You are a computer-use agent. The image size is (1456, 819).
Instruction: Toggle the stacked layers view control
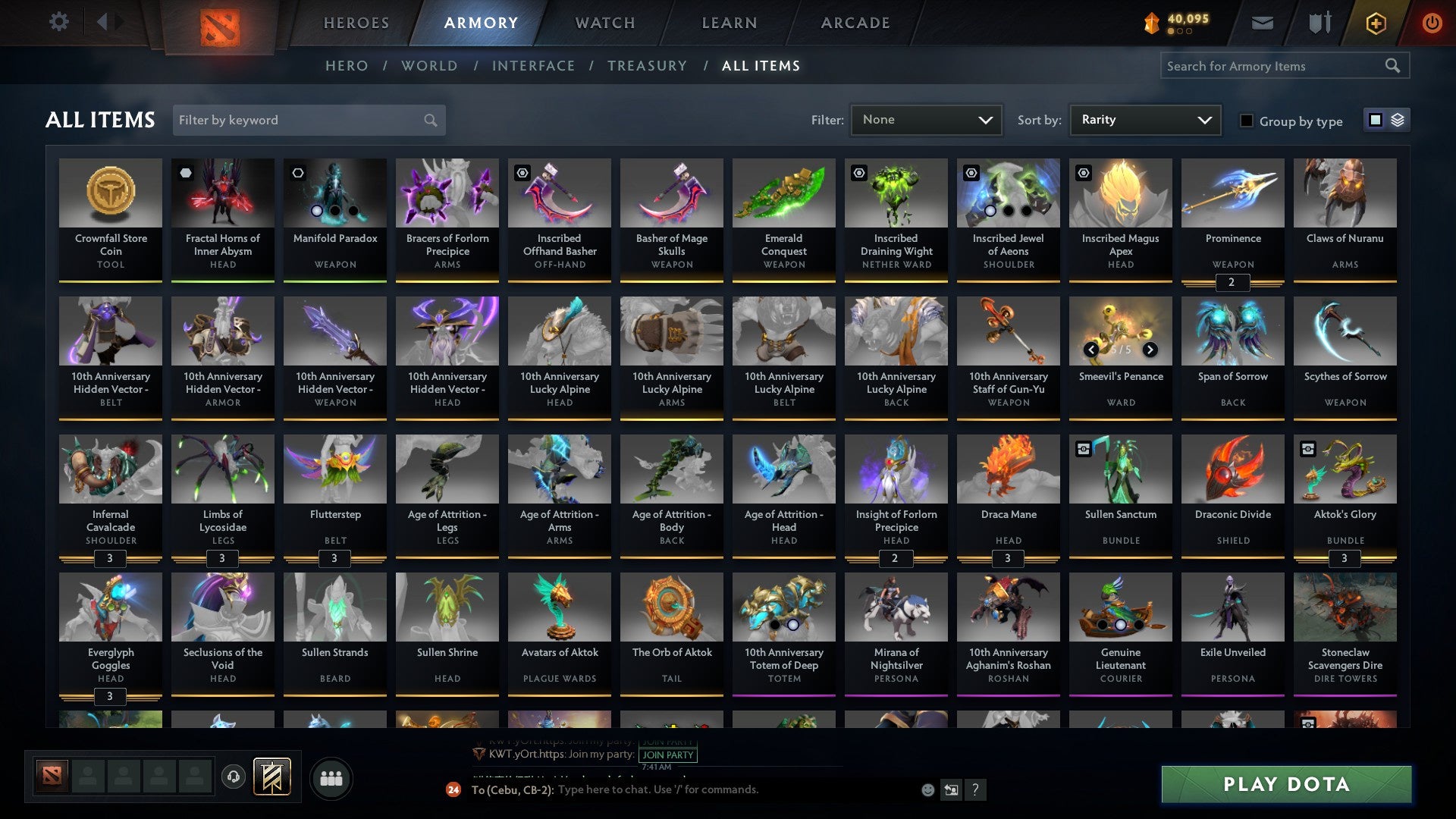[1397, 120]
